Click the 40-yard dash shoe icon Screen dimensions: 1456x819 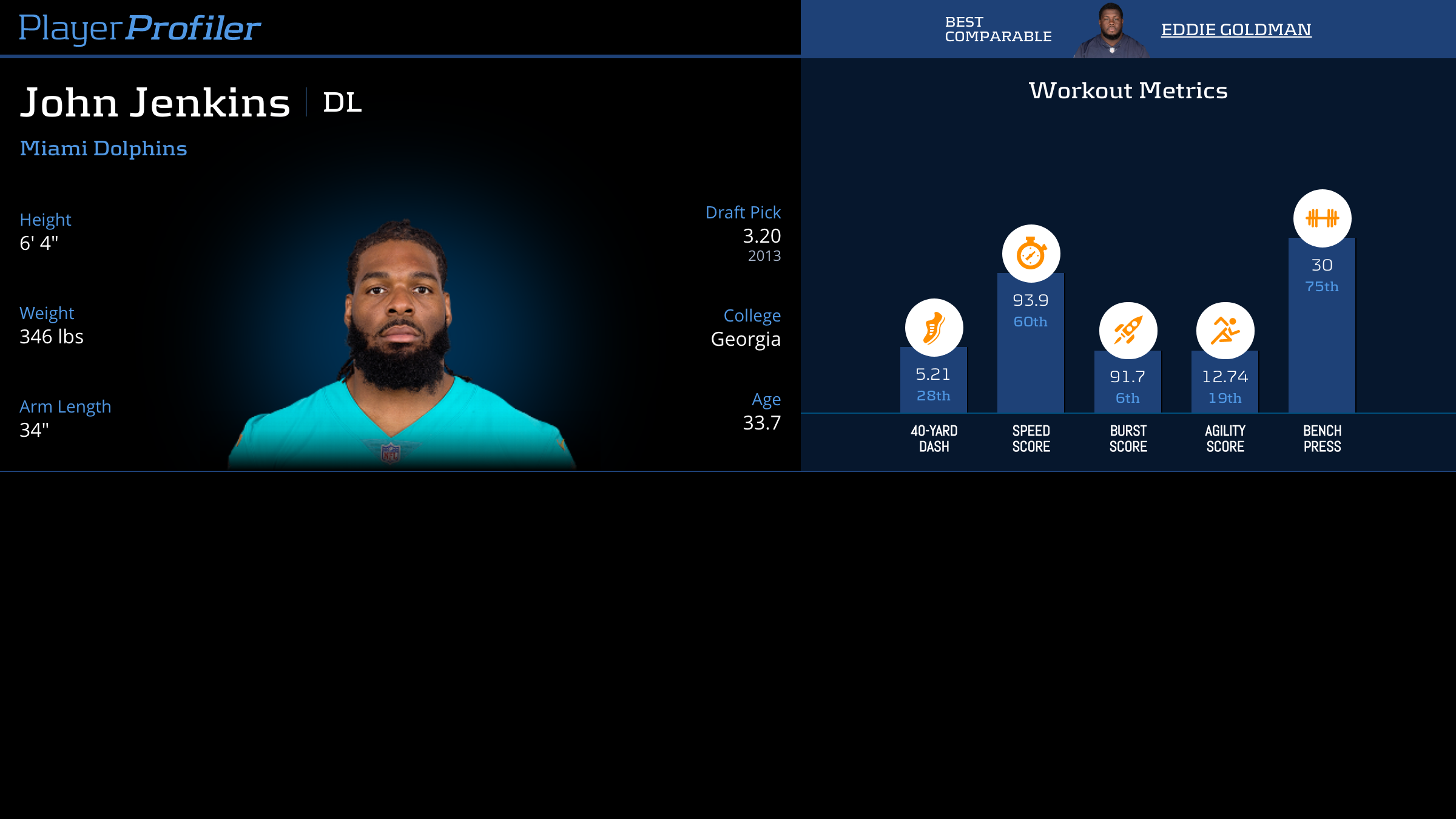click(934, 328)
